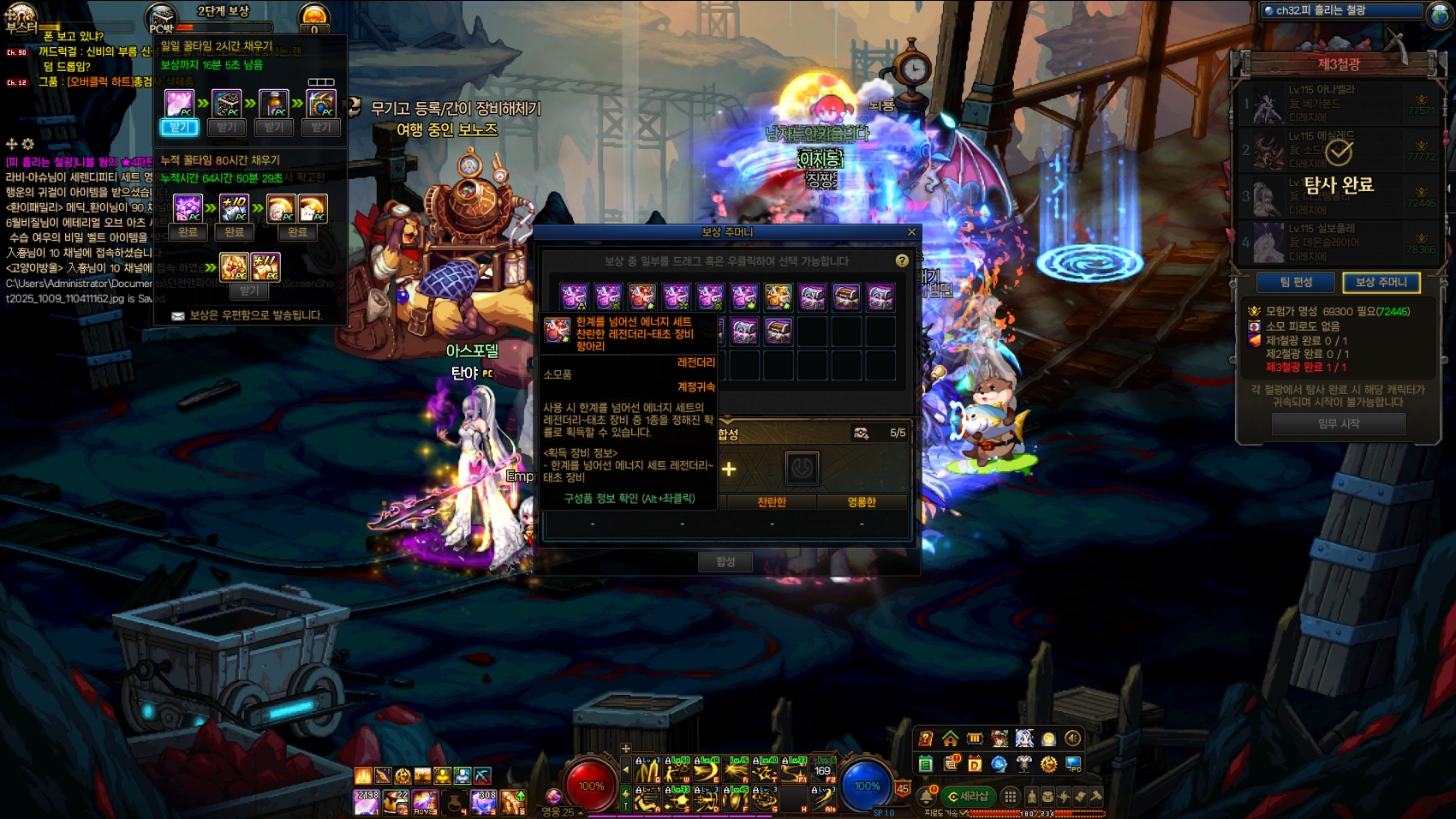Open the reward pouch help question mark
This screenshot has height=819, width=1456.
pos(902,260)
